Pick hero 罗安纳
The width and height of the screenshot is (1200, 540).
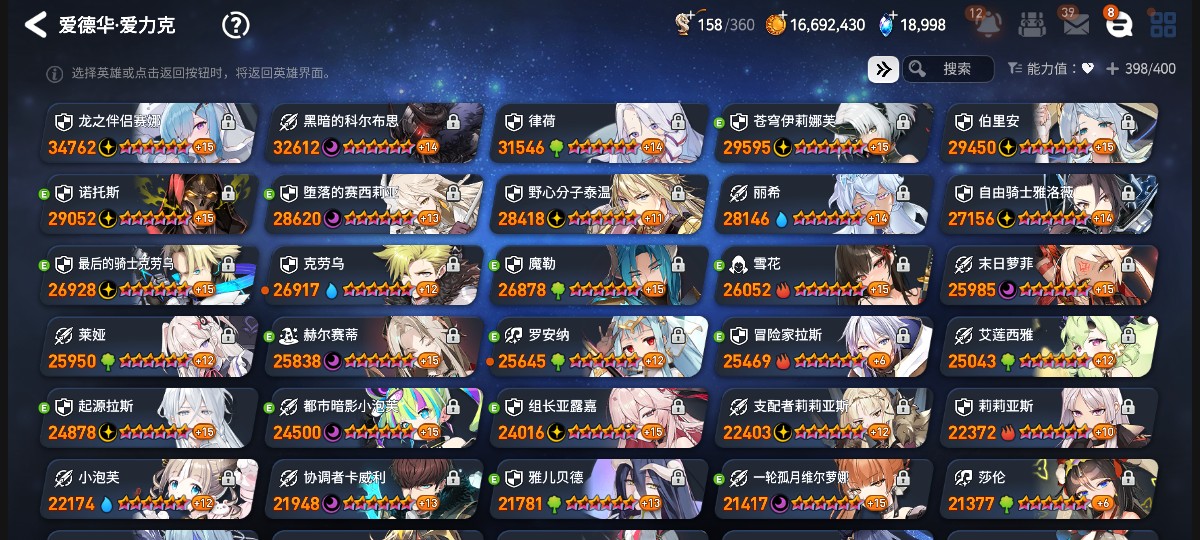coord(600,347)
